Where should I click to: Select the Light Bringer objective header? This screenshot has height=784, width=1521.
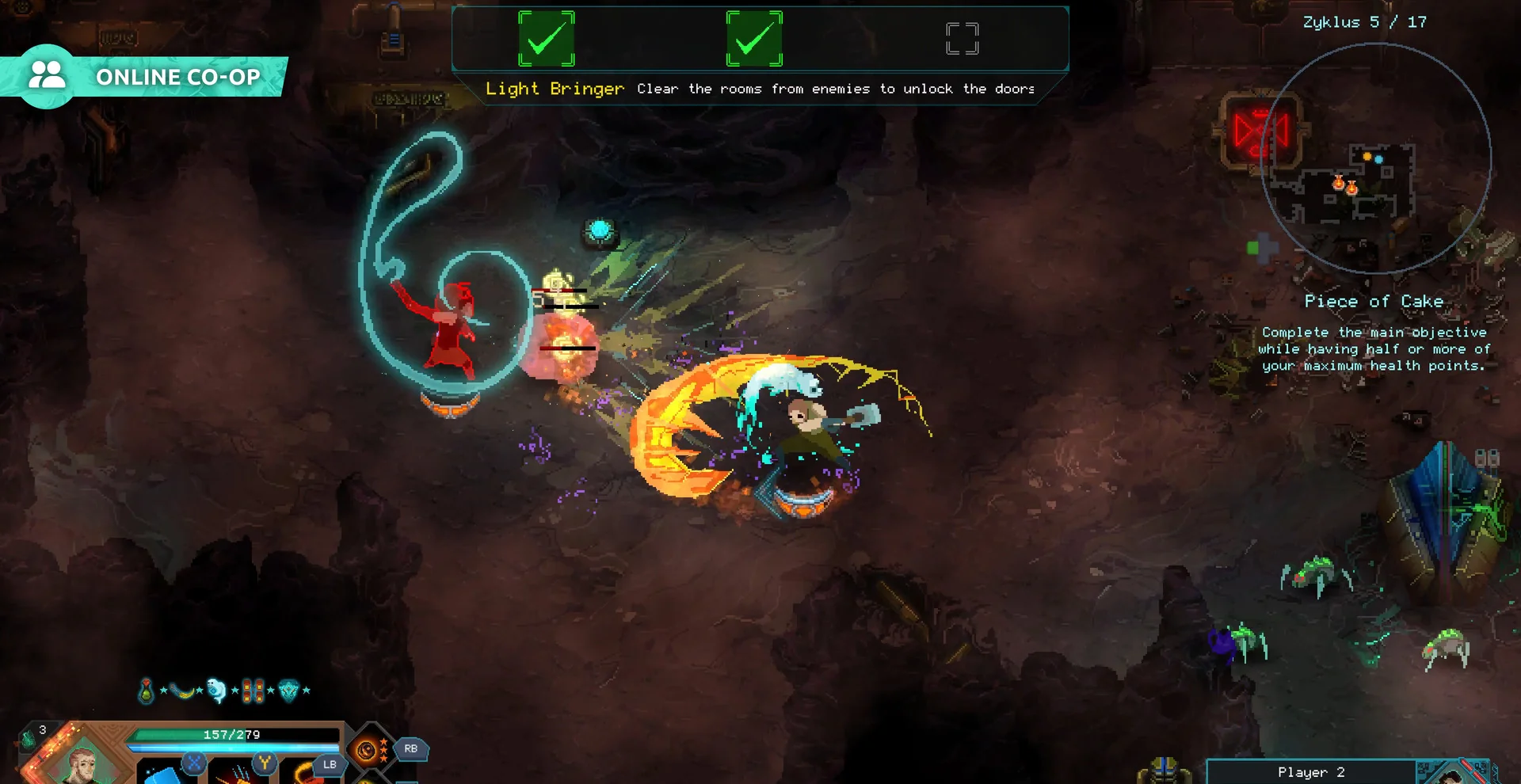point(553,89)
